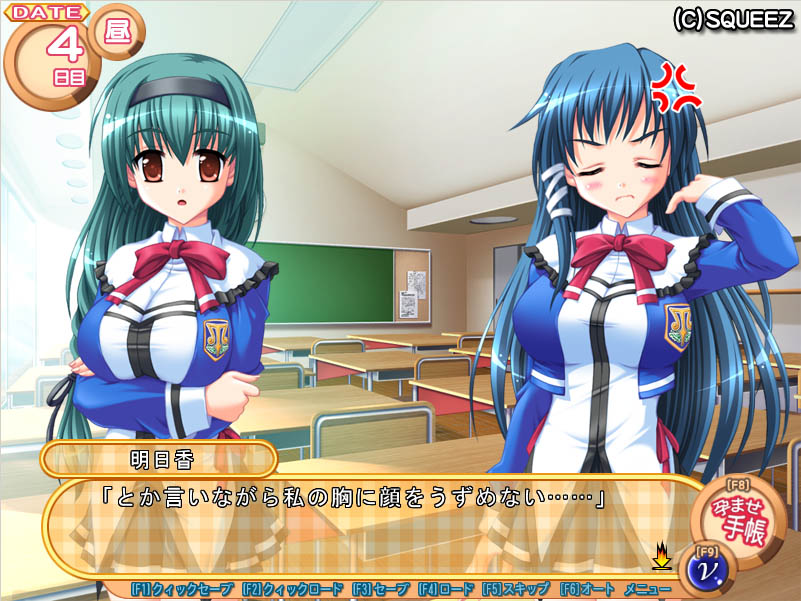This screenshot has width=801, height=601.
Task: Click the blue V voice button
Action: point(706,567)
